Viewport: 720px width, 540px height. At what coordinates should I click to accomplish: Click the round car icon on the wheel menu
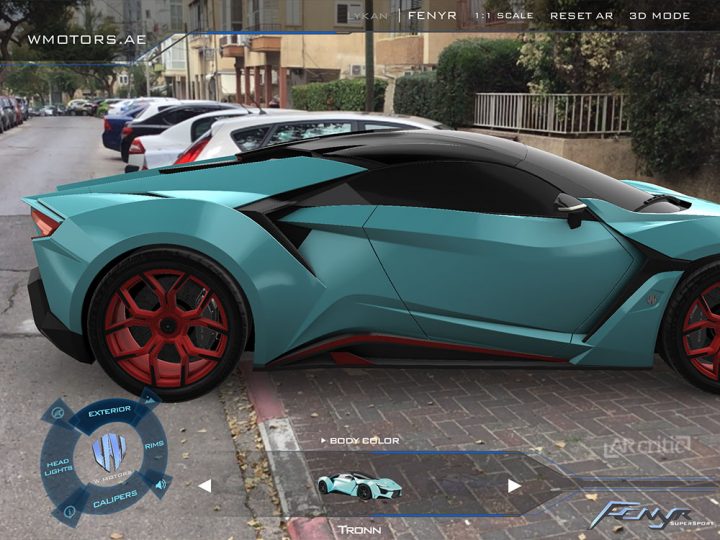[57, 413]
